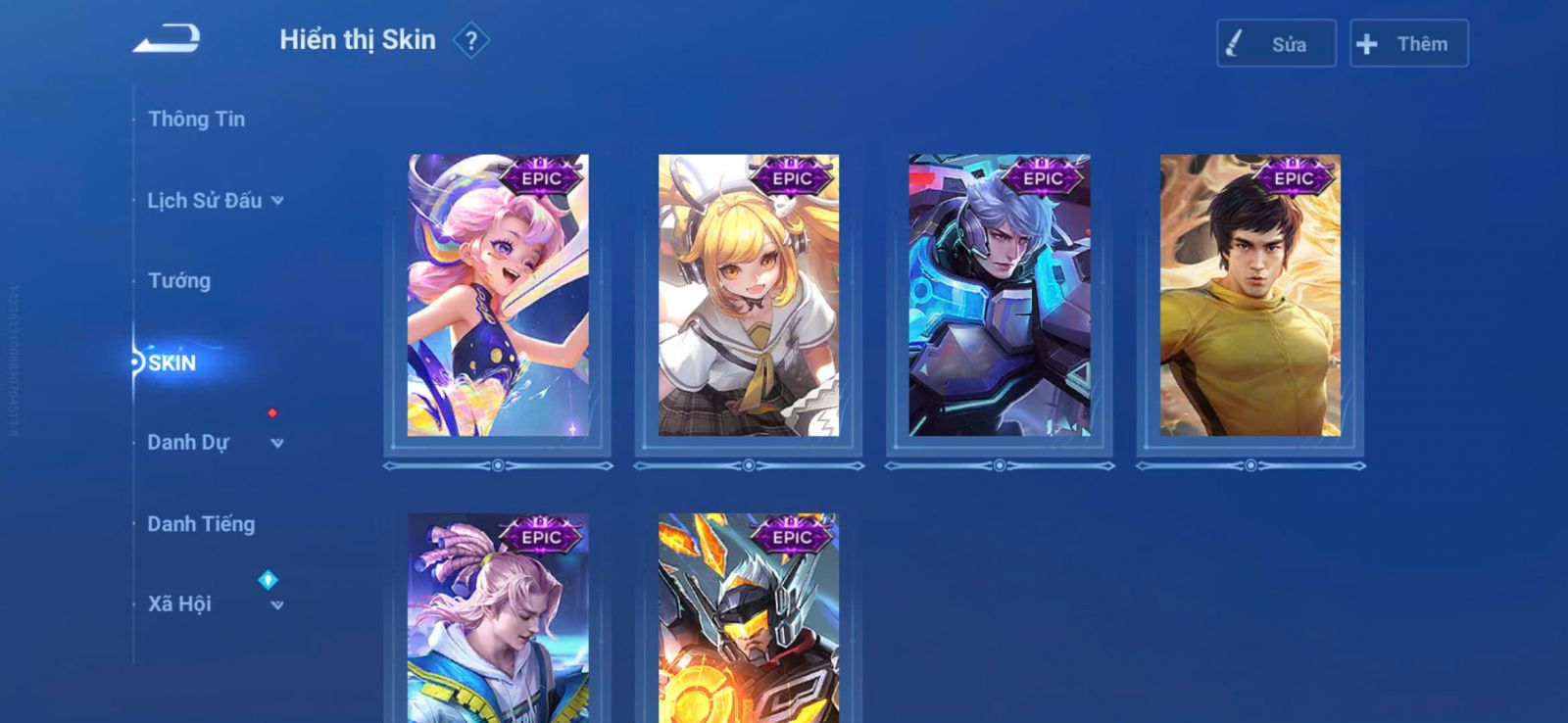Screen dimensions: 1568x723
Task: Open the Hiển thị Skin help icon
Action: point(471,41)
